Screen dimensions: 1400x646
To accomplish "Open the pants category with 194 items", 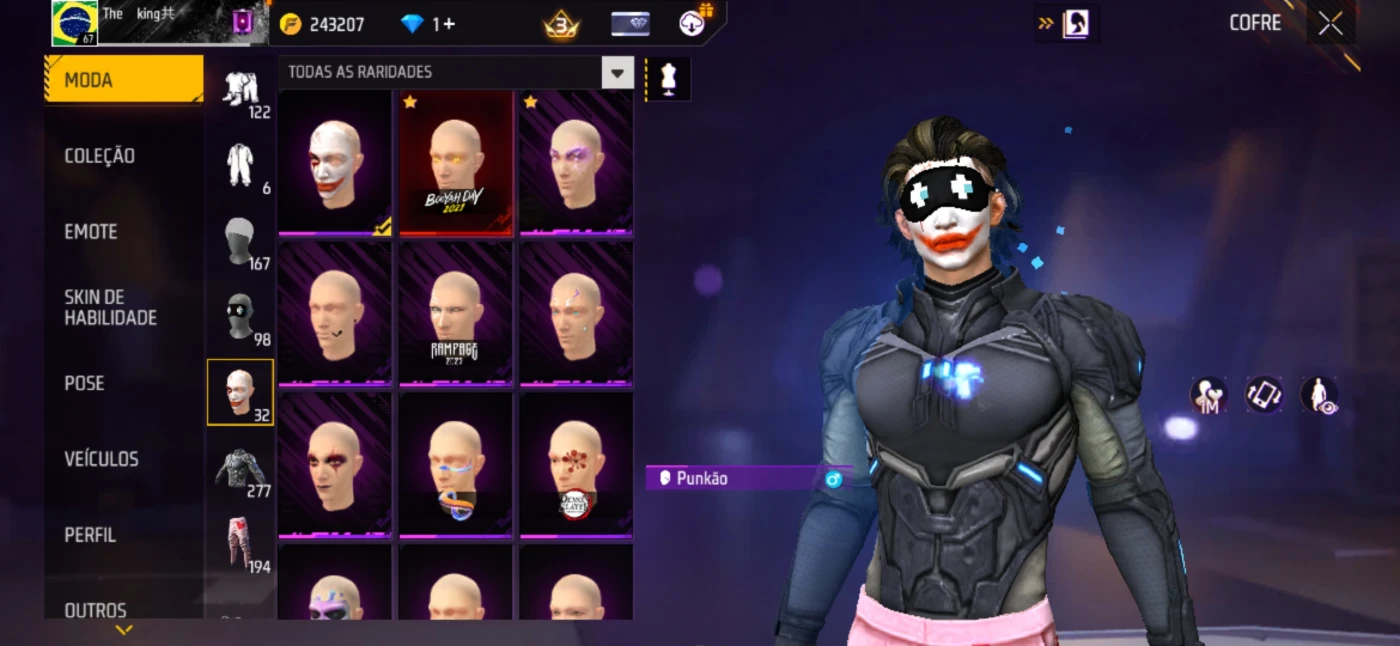I will pyautogui.click(x=240, y=546).
